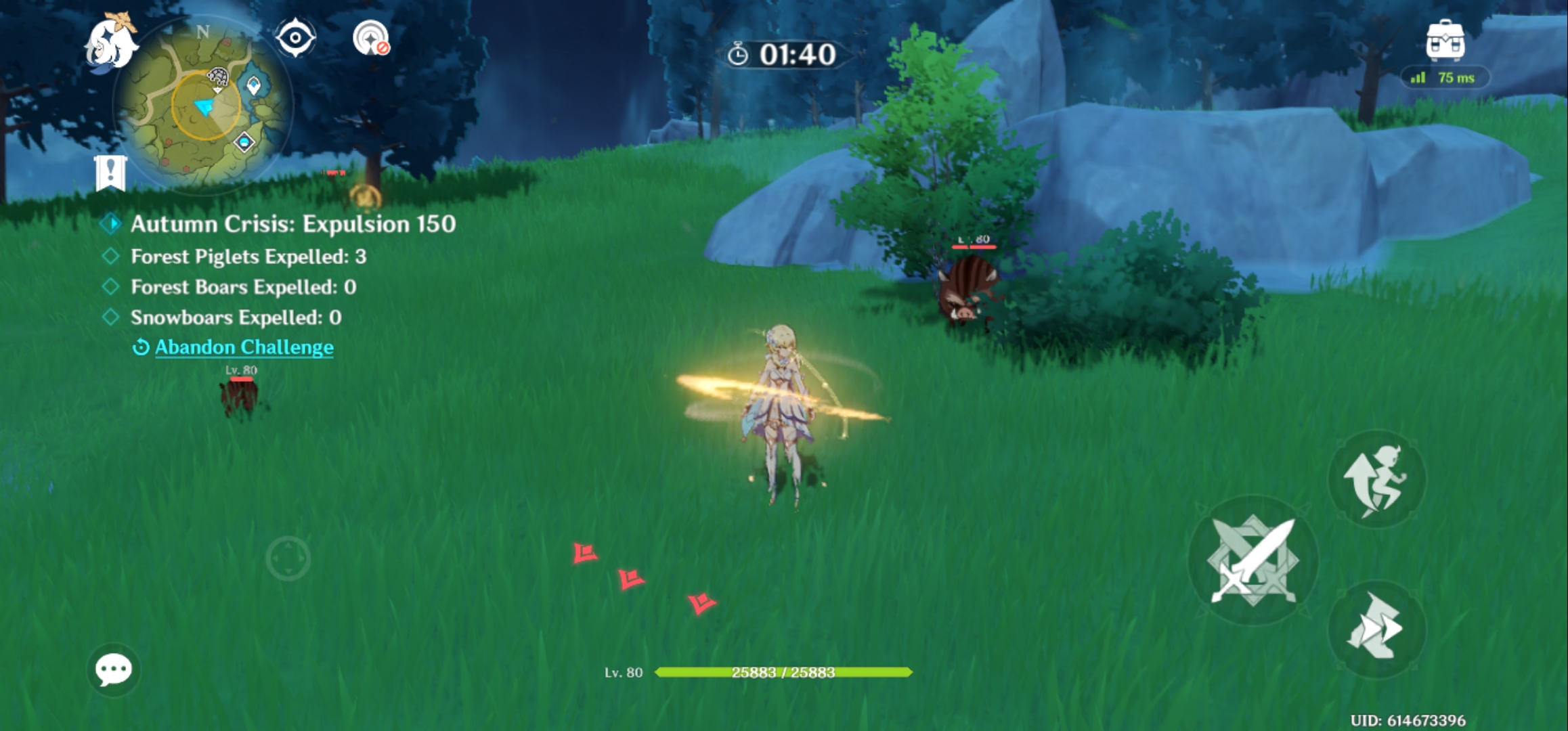Click the Abandon Challenge link
1568x731 pixels.
[244, 347]
